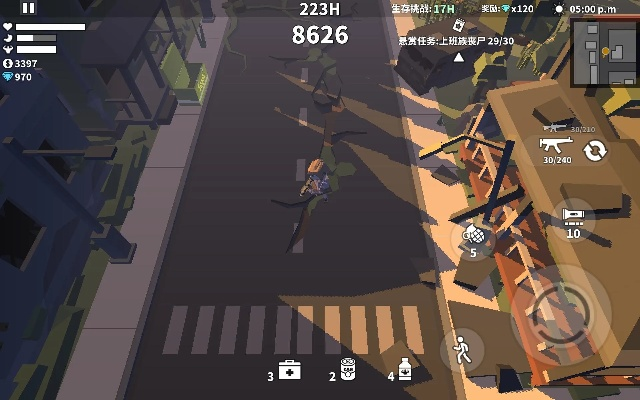640x400 pixels.
Task: Switch to the secondary rifle above
Action: [x=555, y=127]
